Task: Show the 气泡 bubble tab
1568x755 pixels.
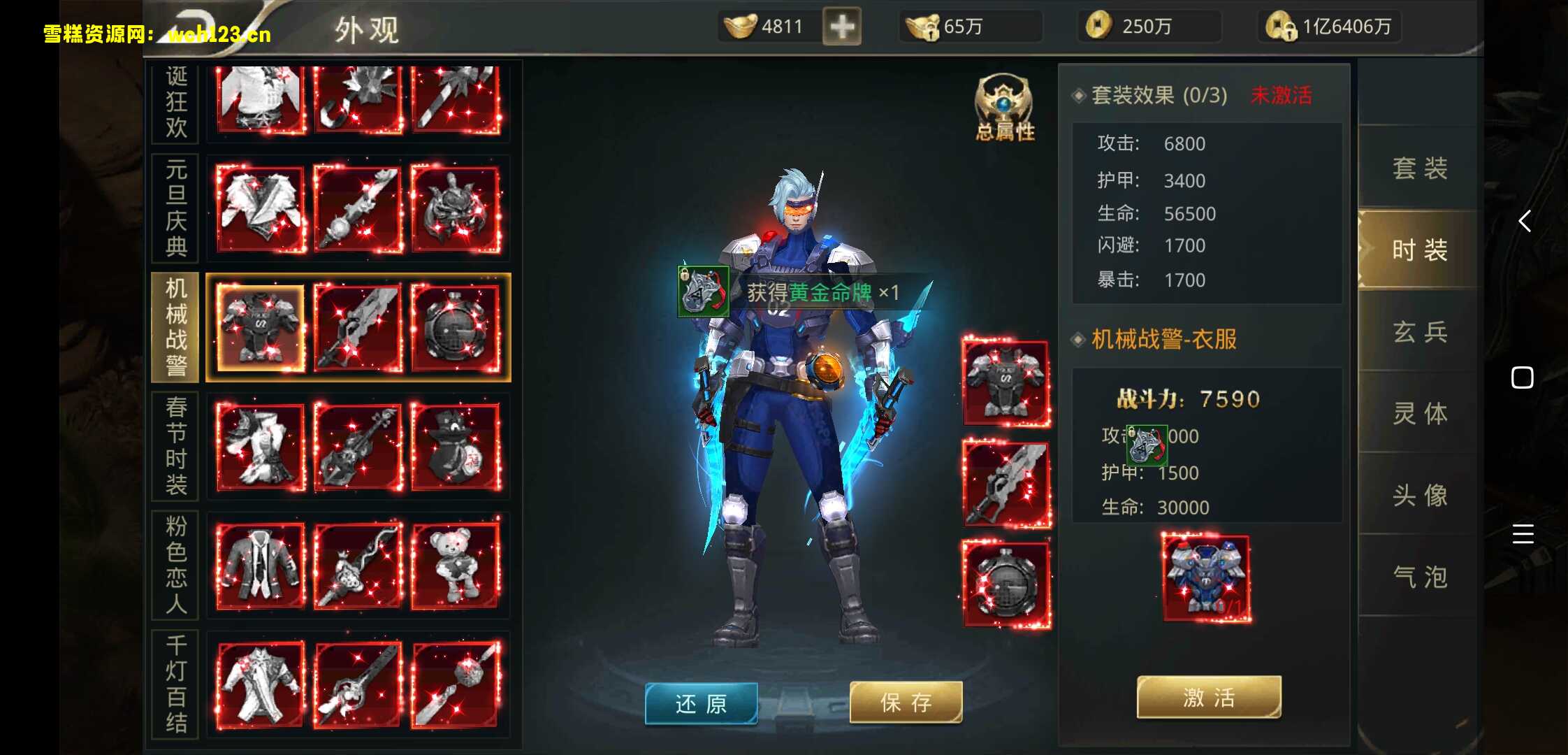Action: (x=1419, y=577)
